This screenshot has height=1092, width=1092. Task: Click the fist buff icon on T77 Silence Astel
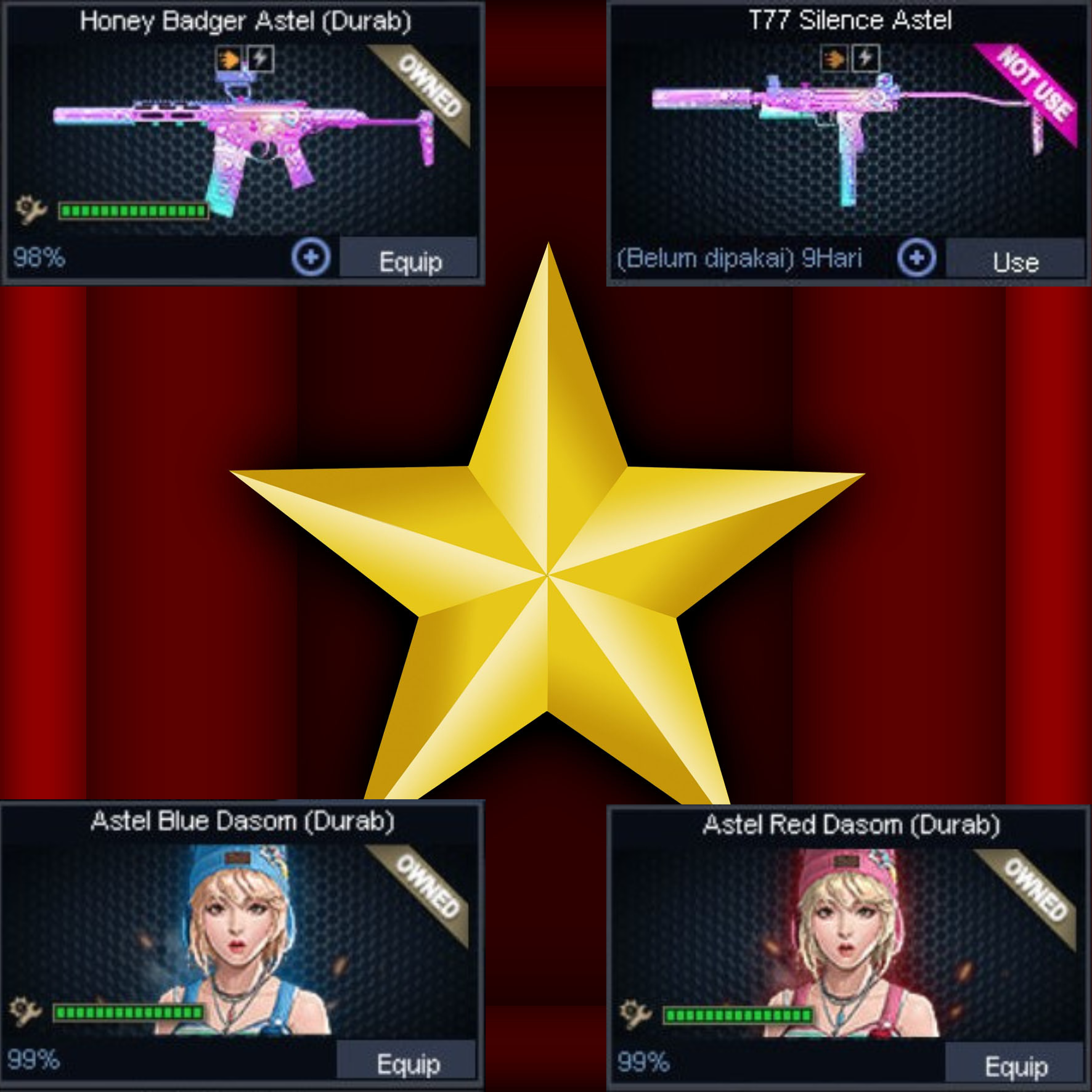click(x=833, y=59)
